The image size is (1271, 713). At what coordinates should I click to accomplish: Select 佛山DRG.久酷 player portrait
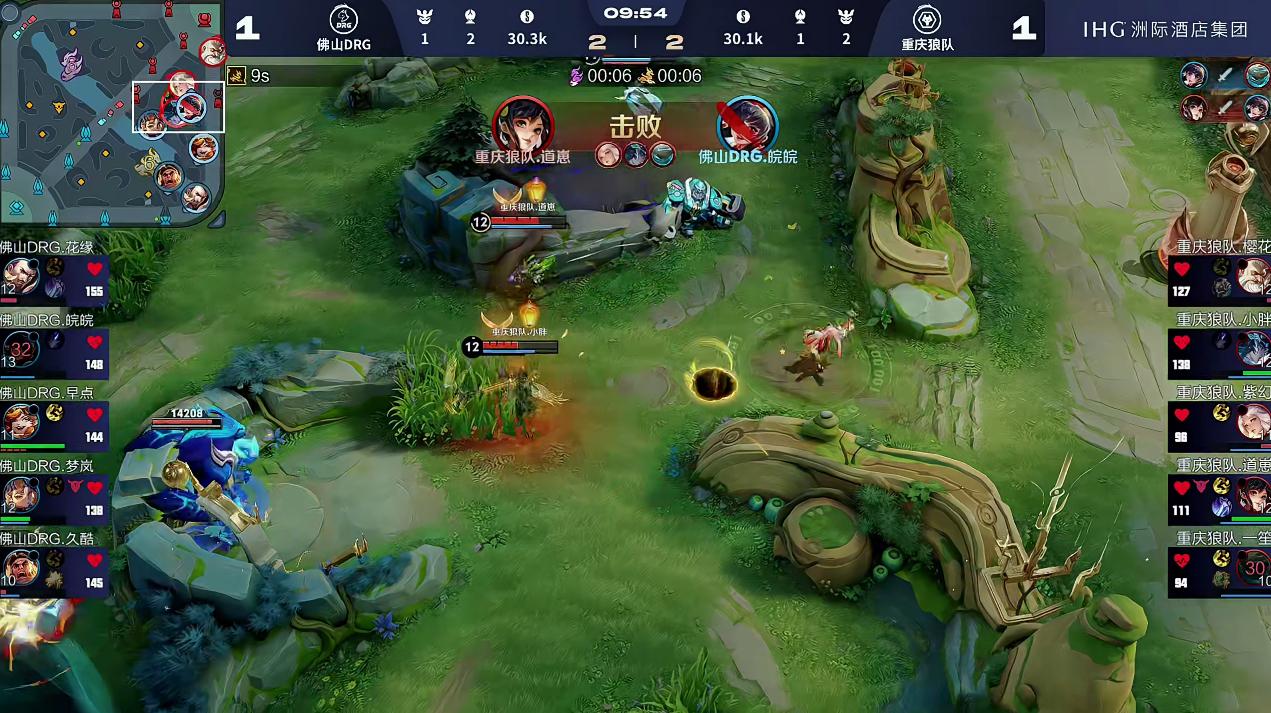20,568
